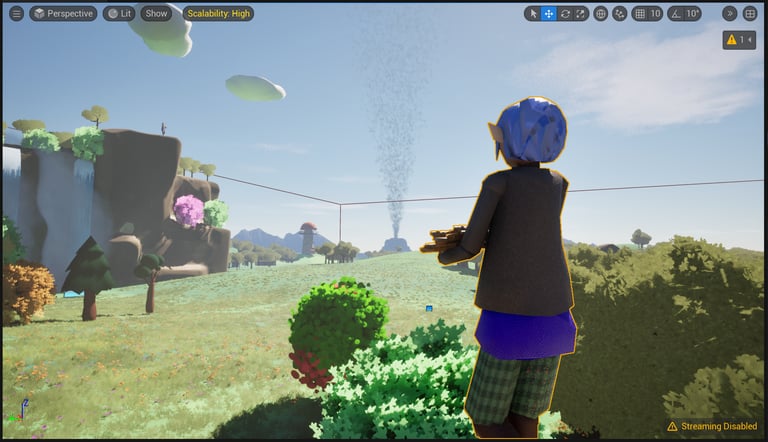Open the surface snapping options

pyautogui.click(x=619, y=13)
